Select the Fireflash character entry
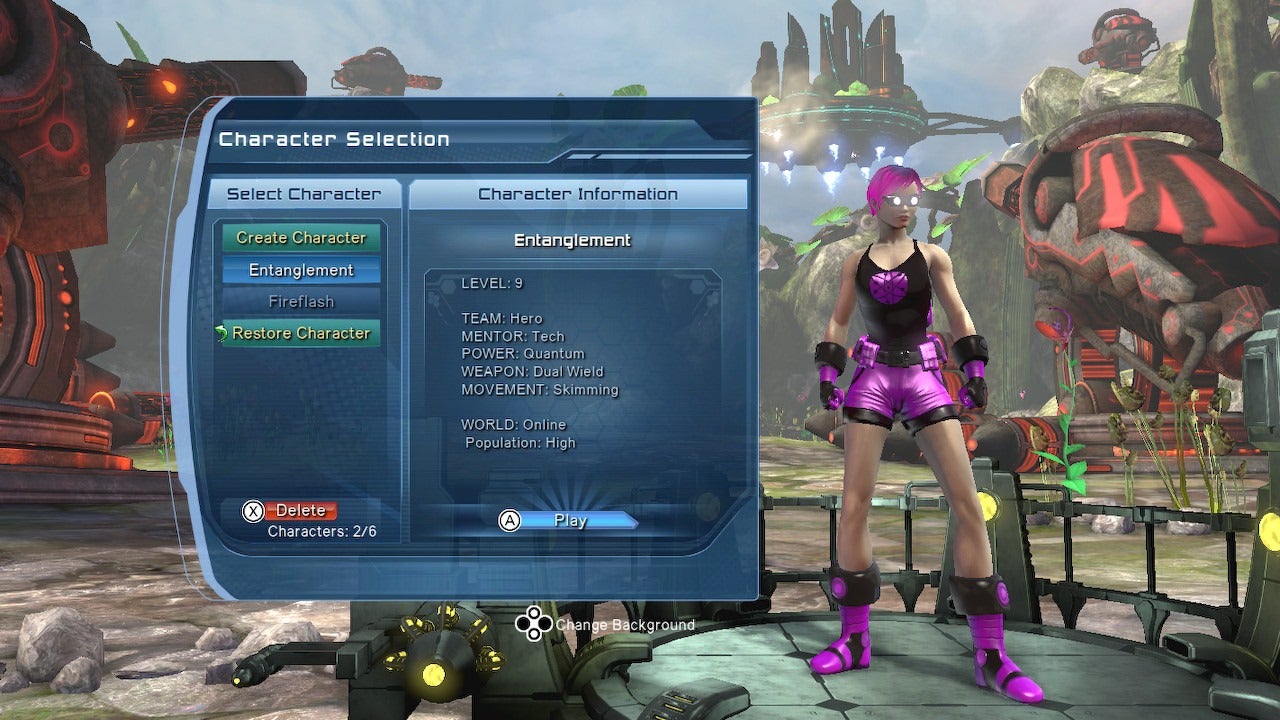 tap(300, 301)
